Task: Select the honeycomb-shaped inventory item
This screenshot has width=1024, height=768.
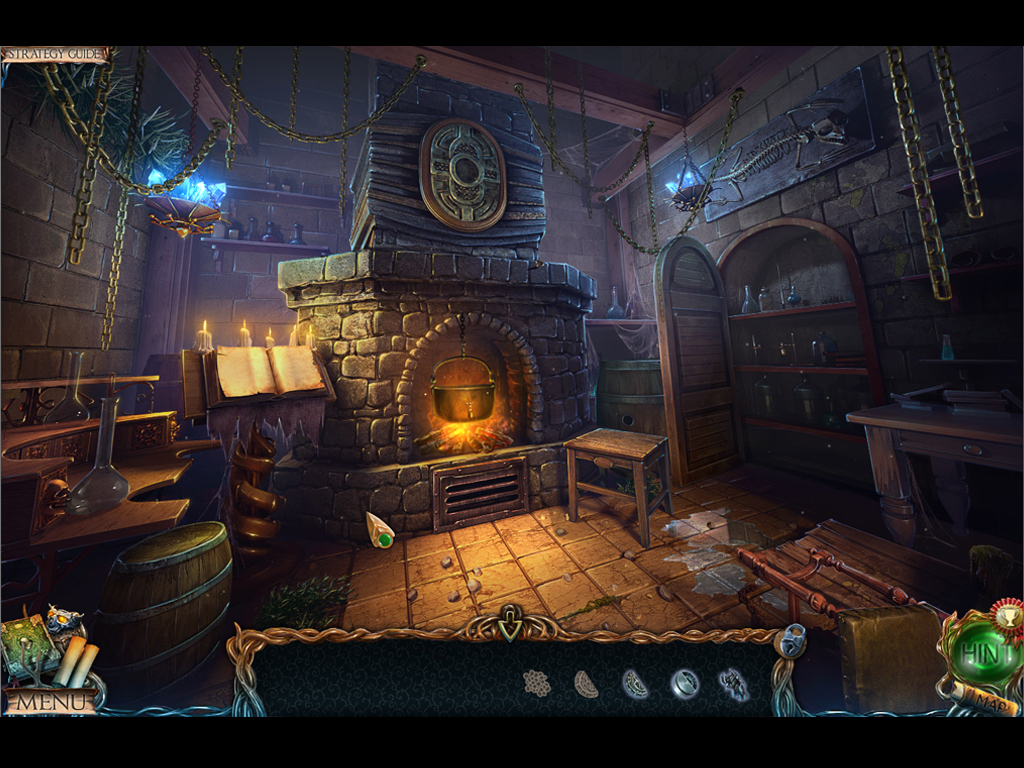Action: 537,684
